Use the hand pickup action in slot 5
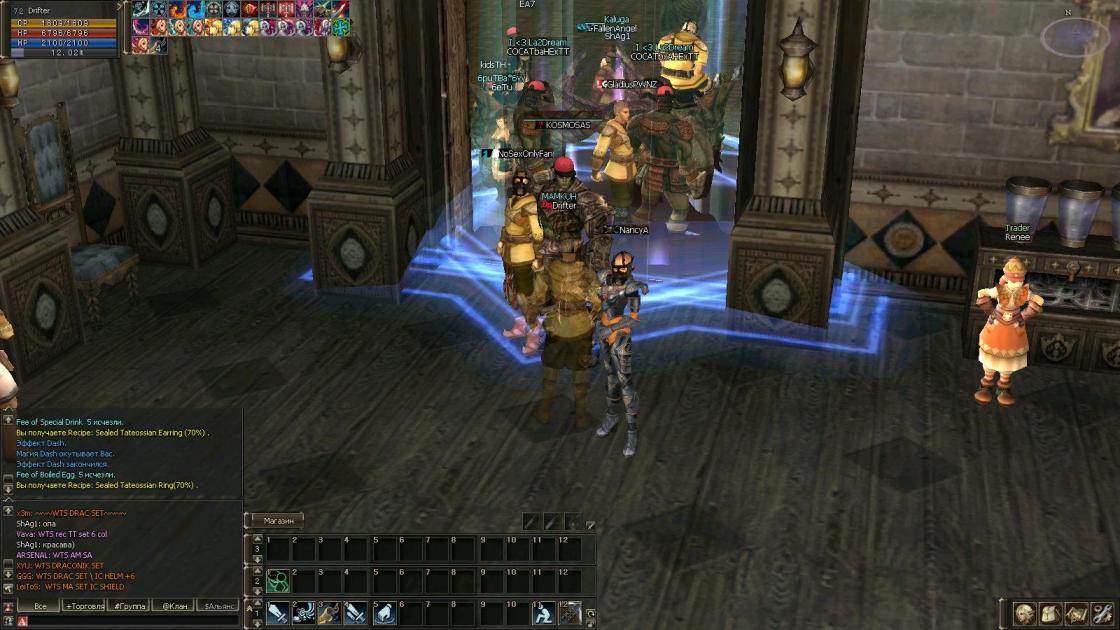The width and height of the screenshot is (1120, 630). [385, 612]
